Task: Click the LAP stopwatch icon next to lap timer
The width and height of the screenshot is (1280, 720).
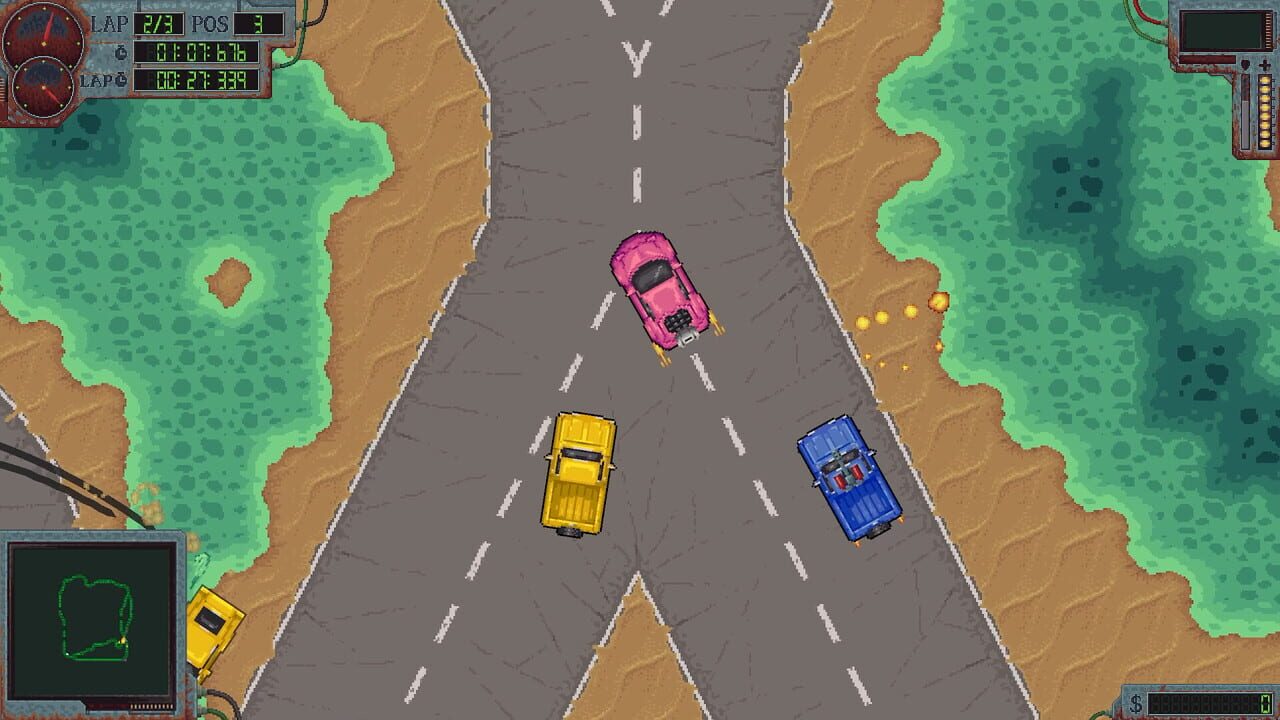Action: point(121,79)
